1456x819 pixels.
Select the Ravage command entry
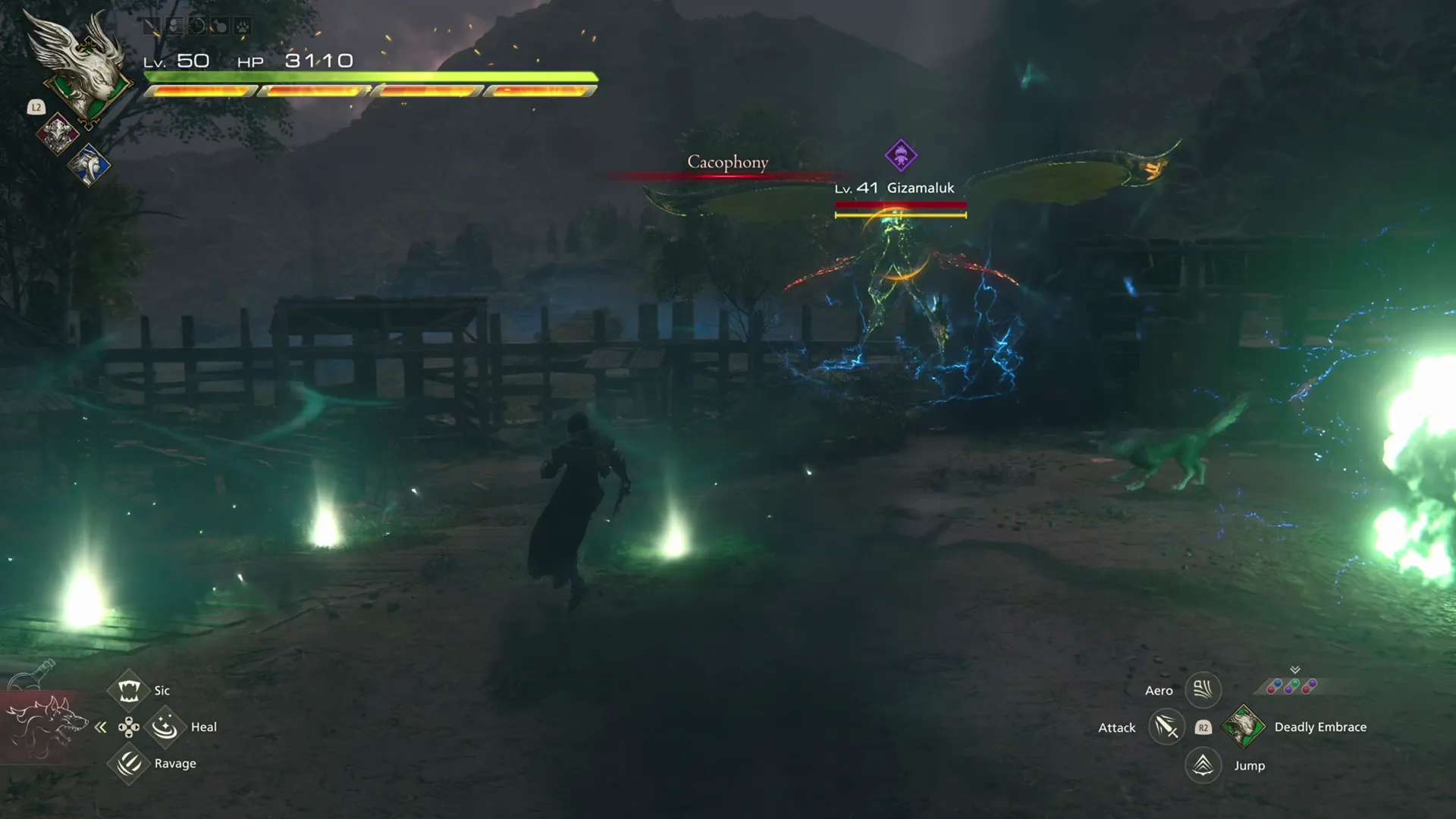click(x=129, y=763)
